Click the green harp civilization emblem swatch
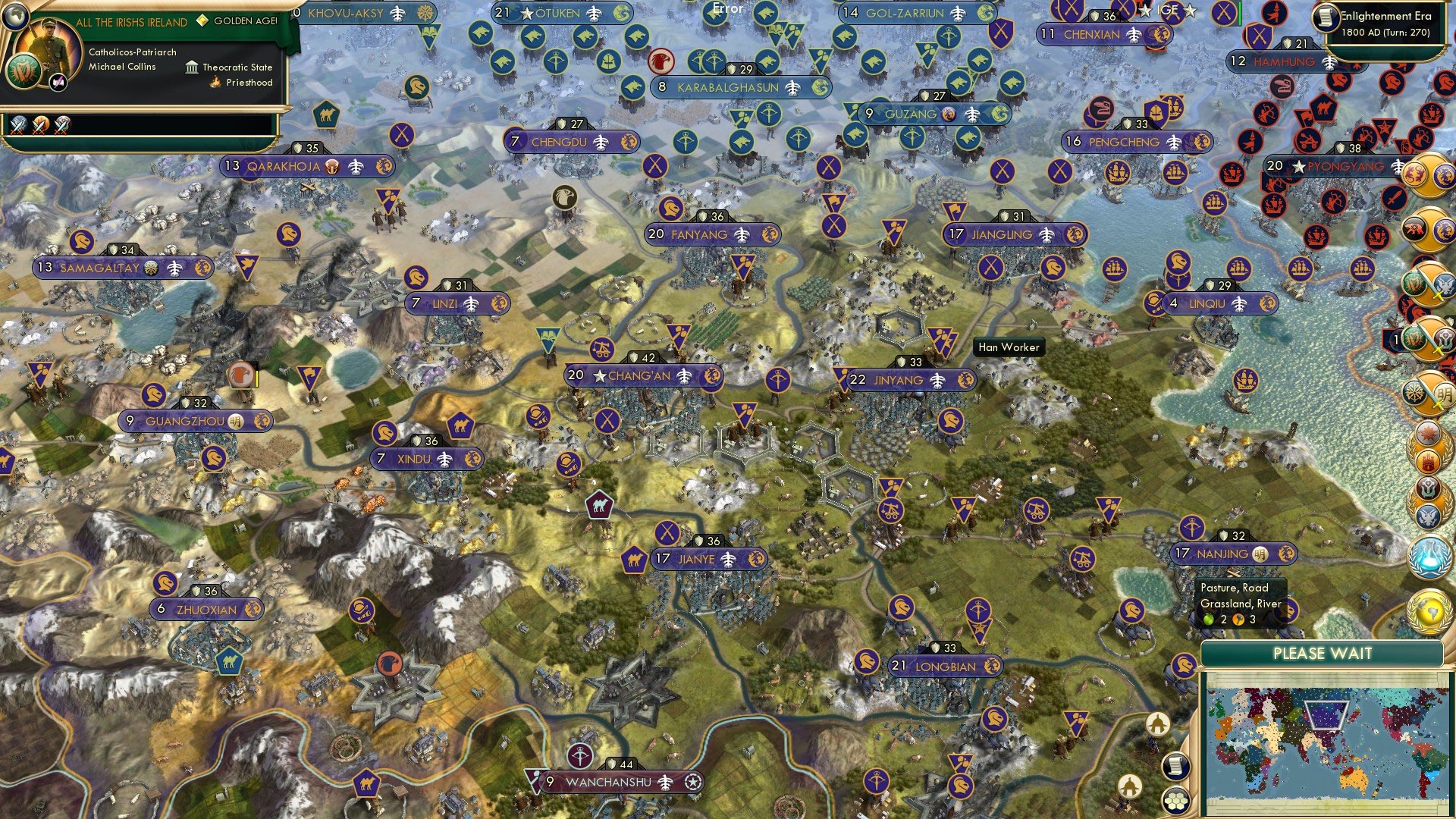1456x819 pixels. (24, 73)
